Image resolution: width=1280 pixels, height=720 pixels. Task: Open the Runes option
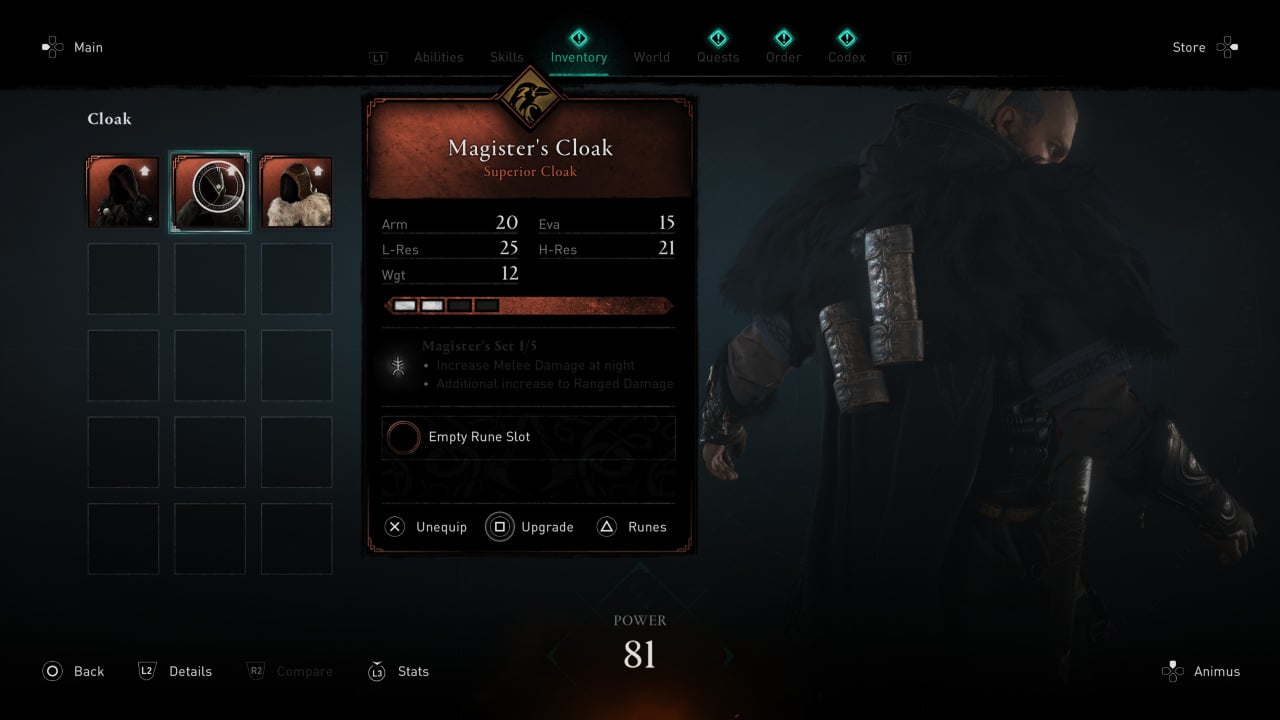[632, 527]
